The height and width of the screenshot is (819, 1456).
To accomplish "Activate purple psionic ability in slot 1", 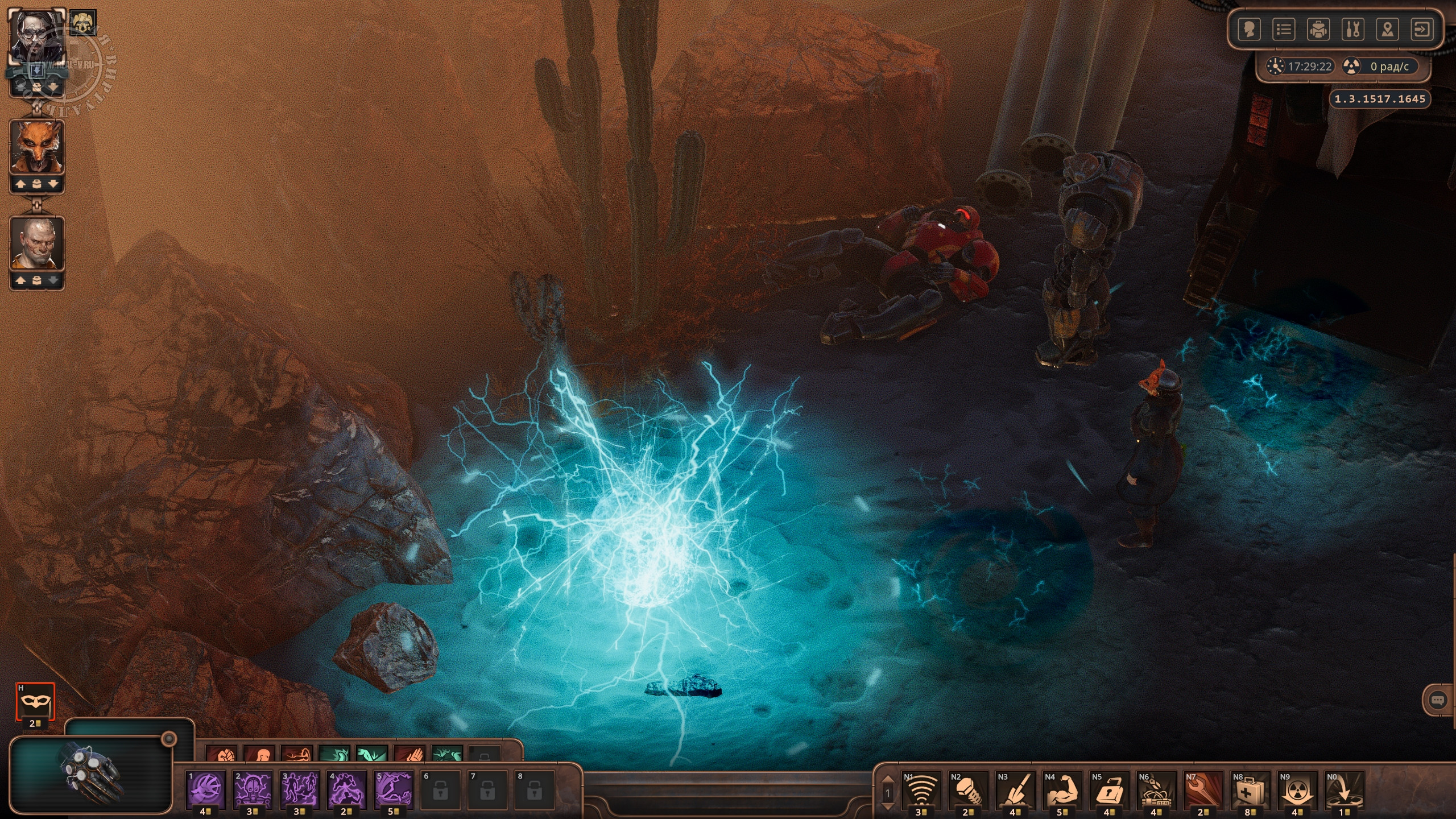I will [206, 790].
